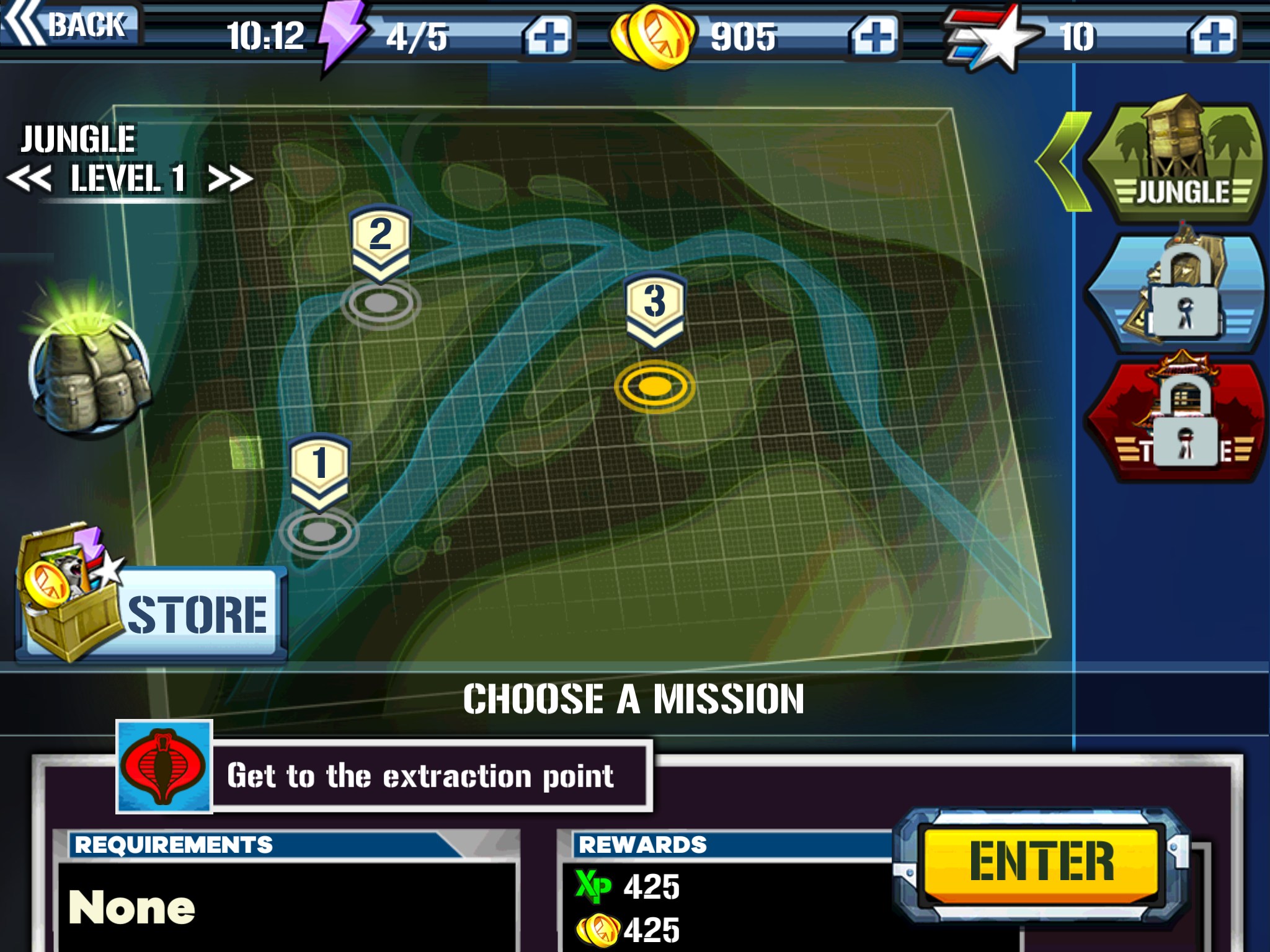The height and width of the screenshot is (952, 1270).
Task: Go to the previous level arrow
Action: click(x=29, y=180)
